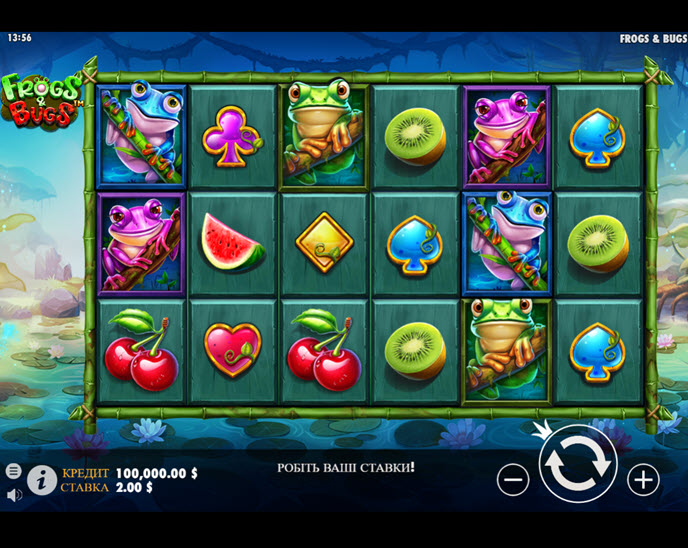Open the hamburger menu

click(14, 471)
